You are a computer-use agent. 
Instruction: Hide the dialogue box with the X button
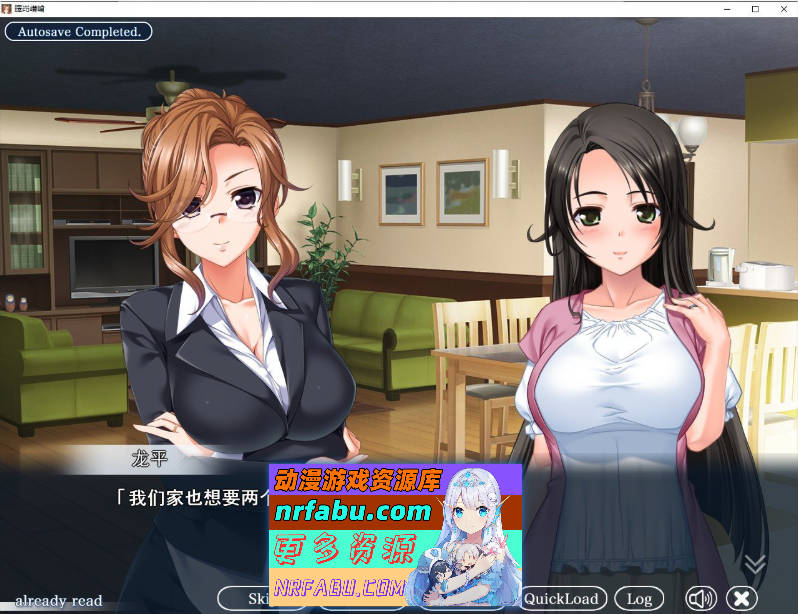(x=742, y=599)
